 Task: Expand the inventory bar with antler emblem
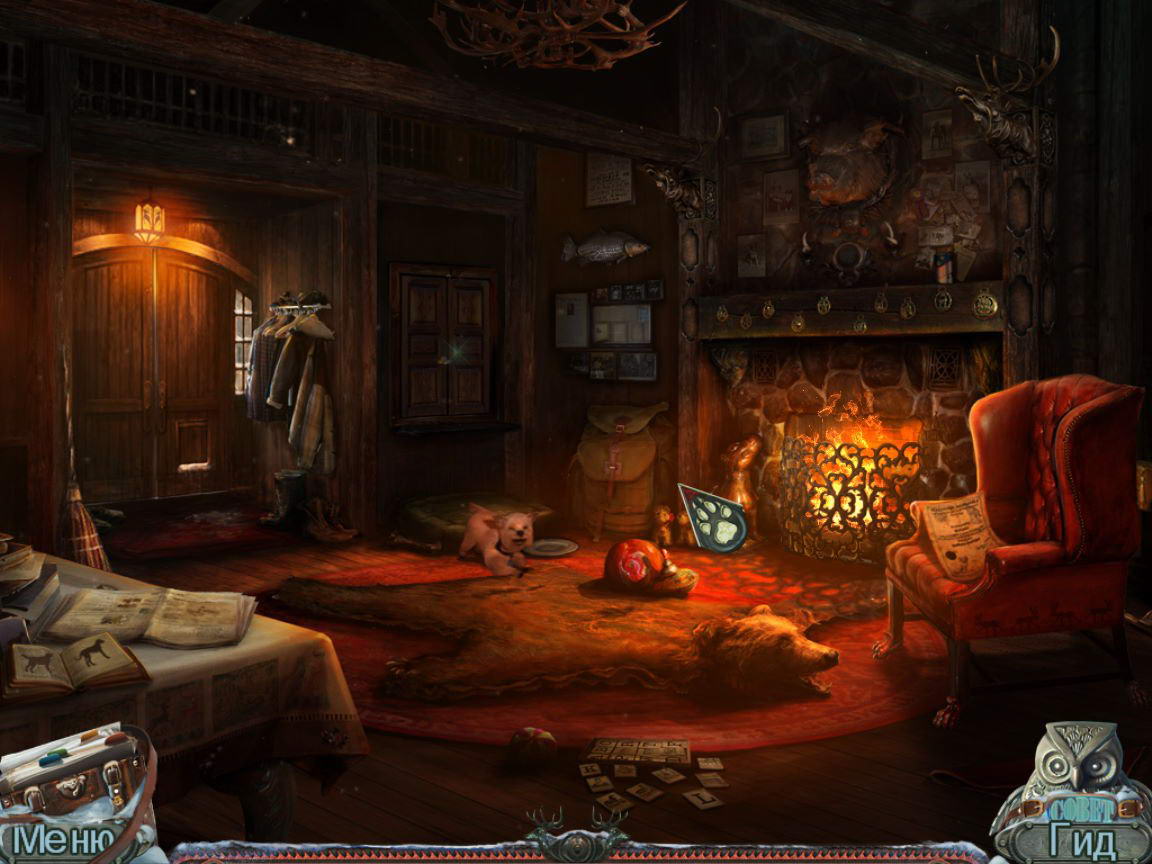575,834
